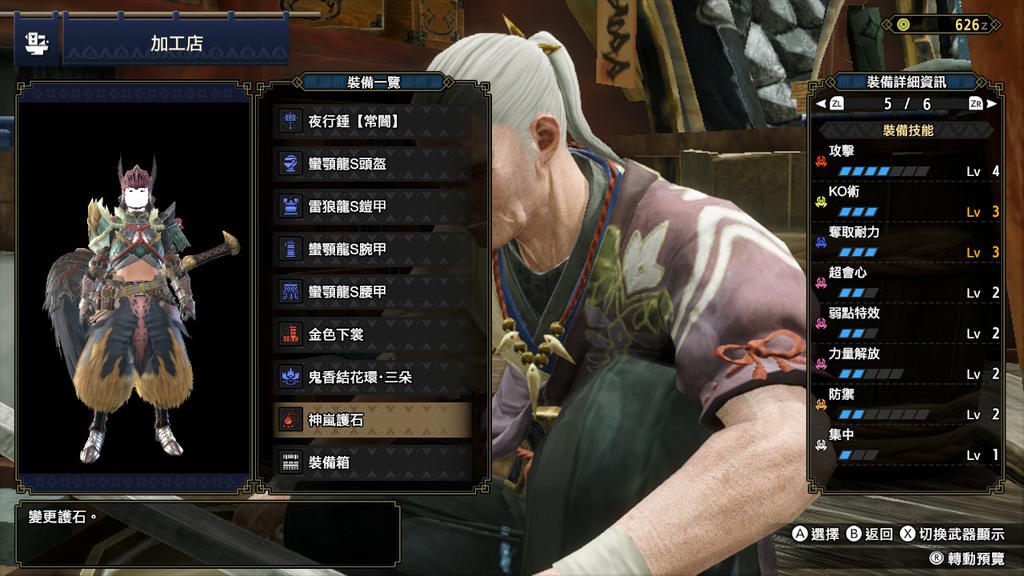Screen dimensions: 1024x576
Task: Choose the 蠻顎龍S頭盔 helmet row
Action: pyautogui.click(x=373, y=164)
